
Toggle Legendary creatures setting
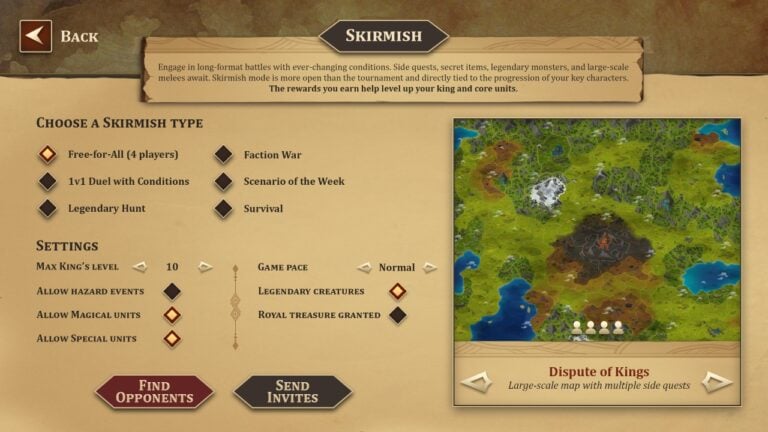point(397,291)
